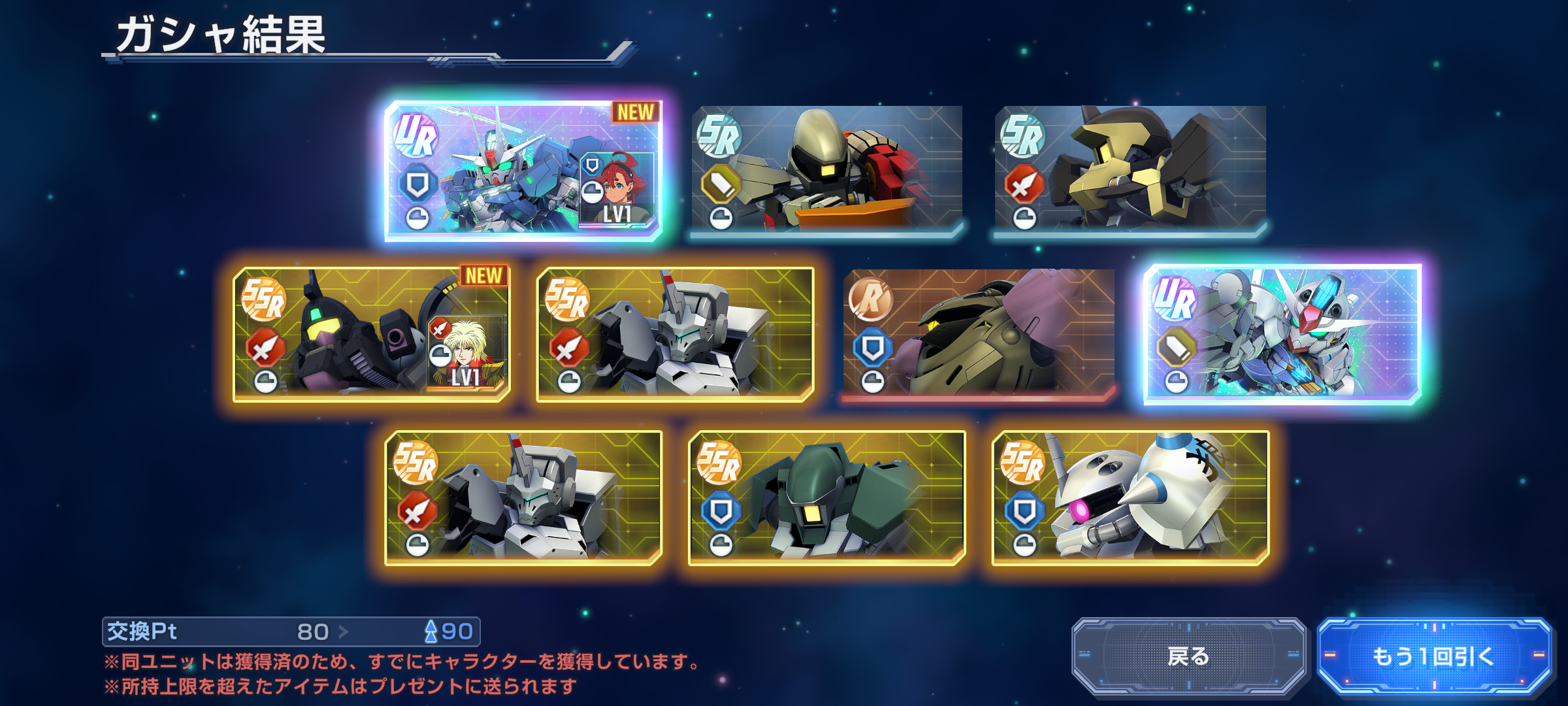
Task: Pull again with もう1回引く button
Action: pyautogui.click(x=1433, y=656)
